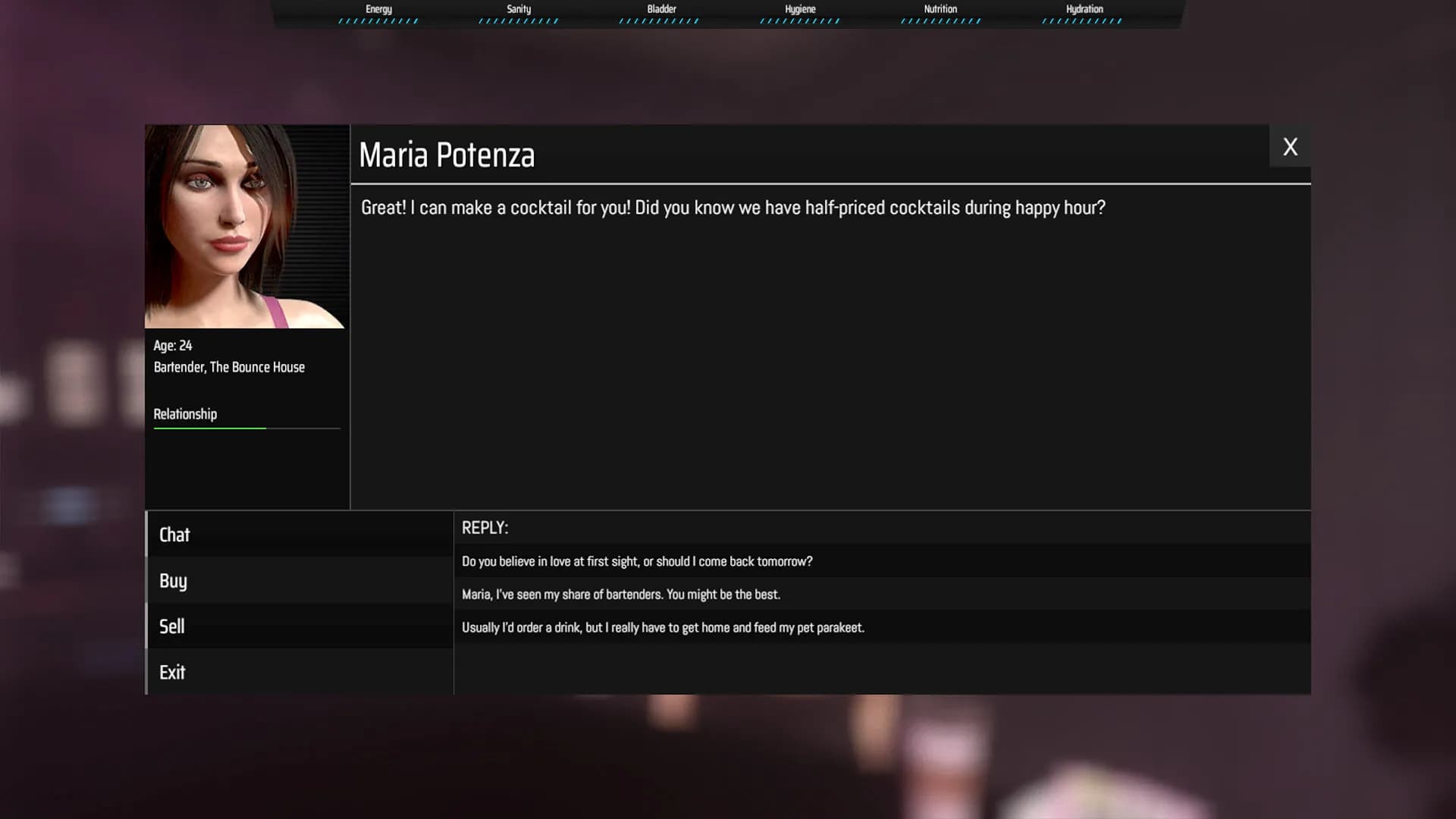Click the Hygiene status bar

pyautogui.click(x=799, y=20)
